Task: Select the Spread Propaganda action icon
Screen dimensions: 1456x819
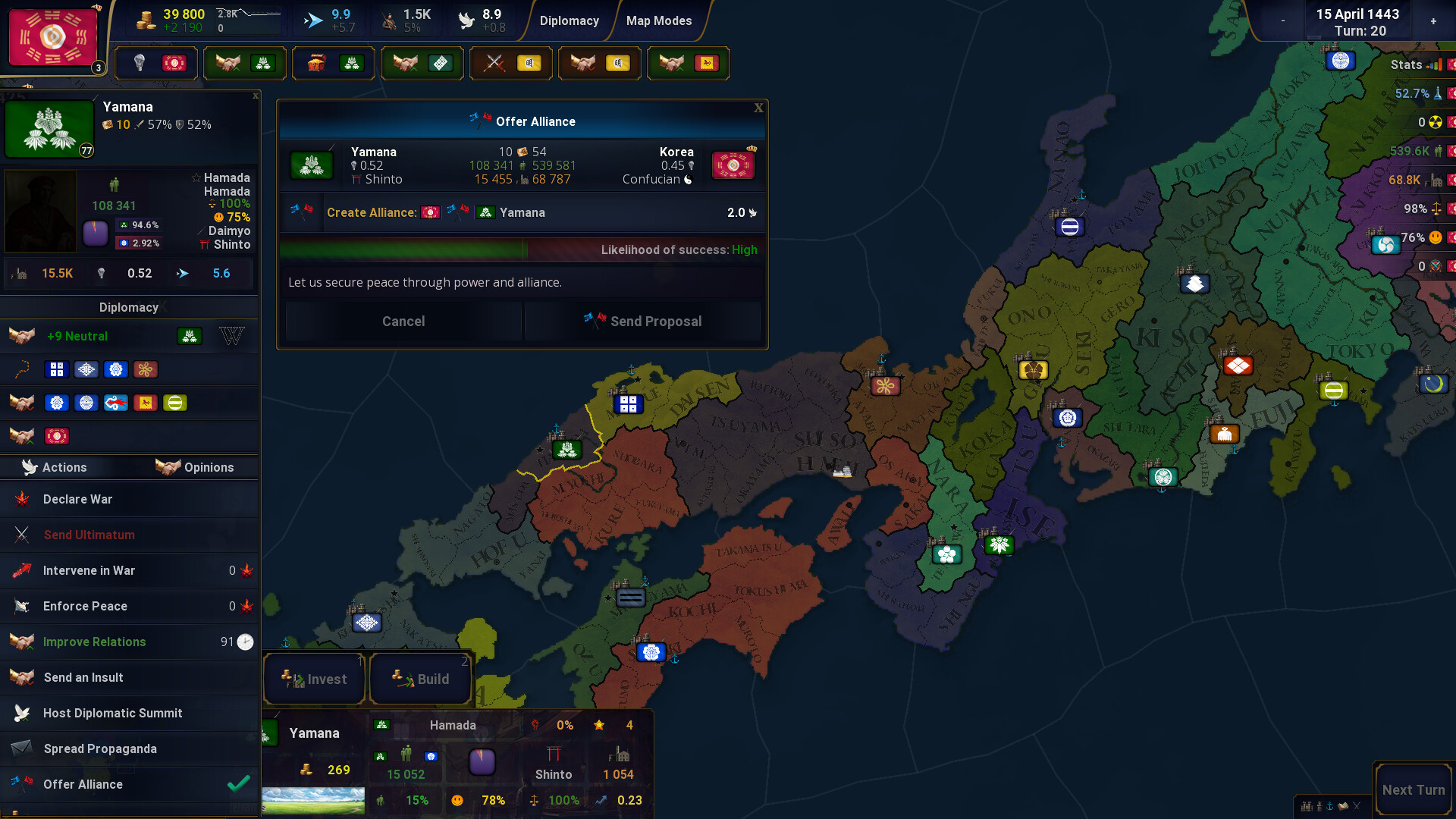Action: 23,748
